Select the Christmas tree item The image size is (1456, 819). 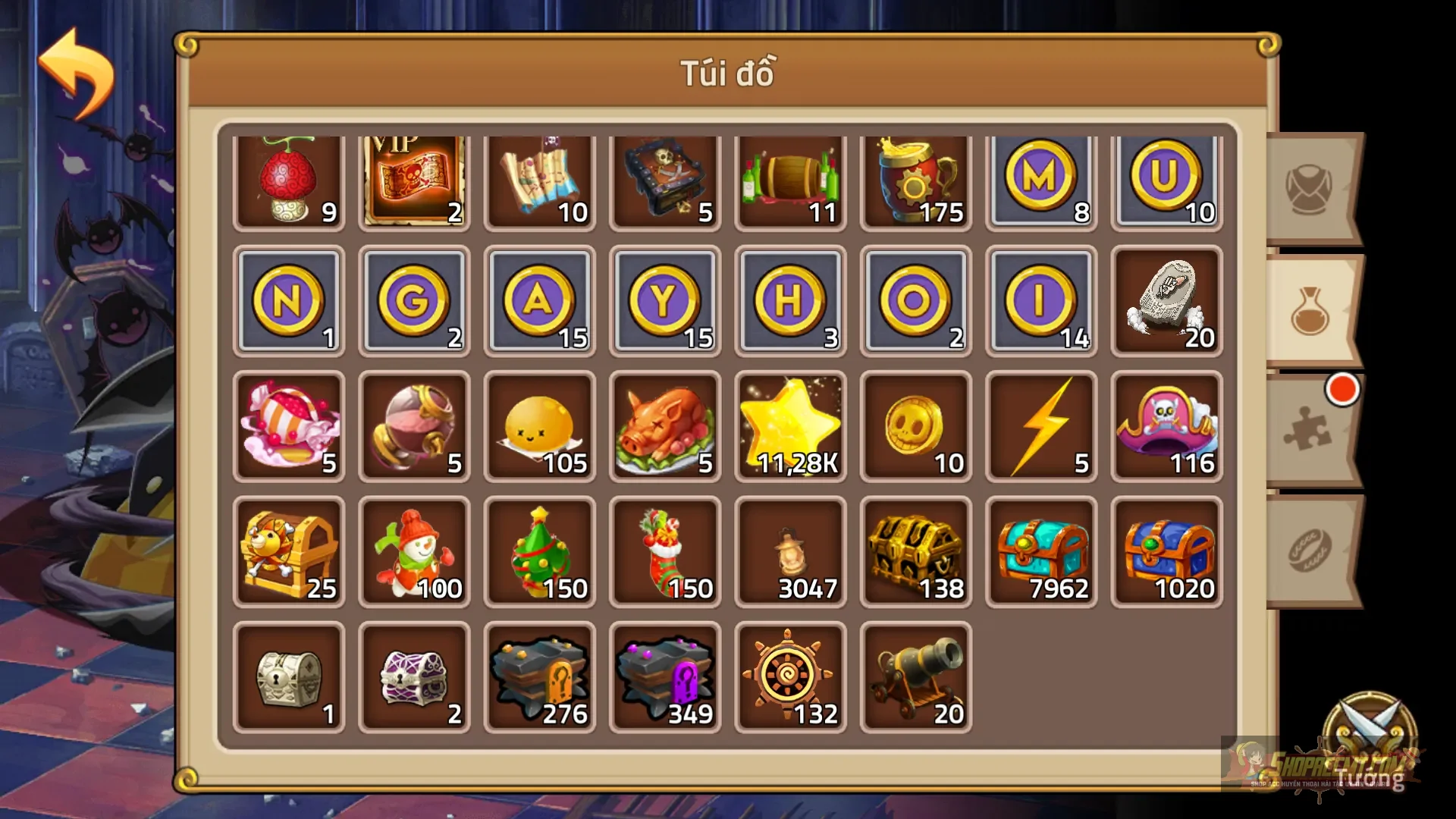(539, 552)
